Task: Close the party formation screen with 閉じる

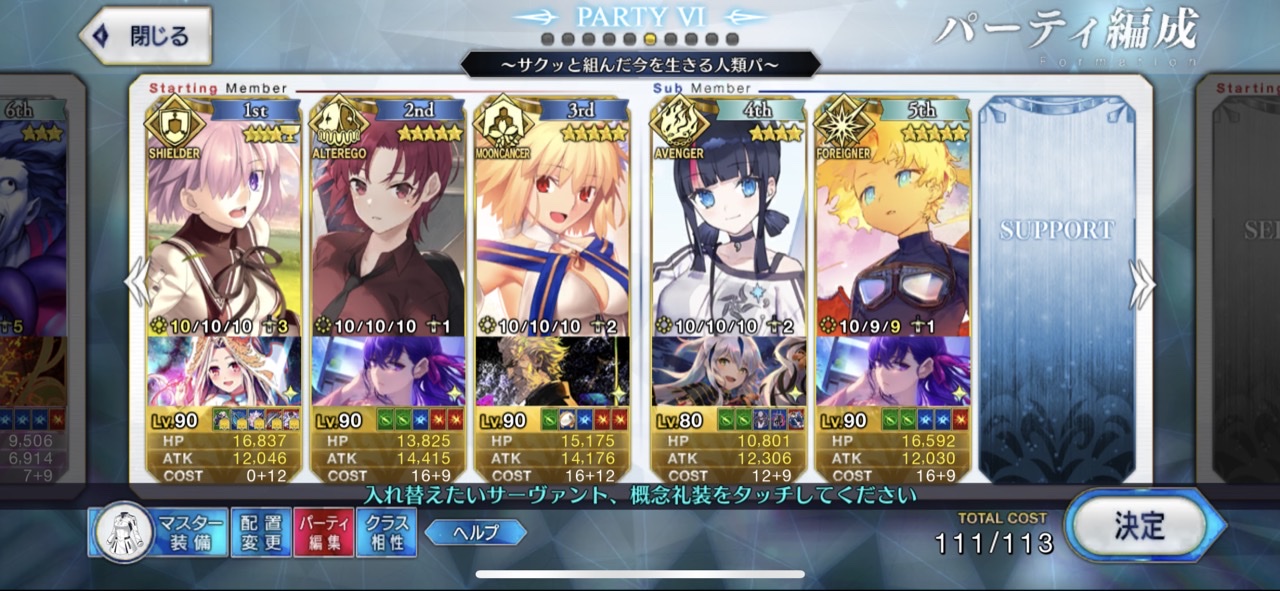Action: tap(146, 36)
